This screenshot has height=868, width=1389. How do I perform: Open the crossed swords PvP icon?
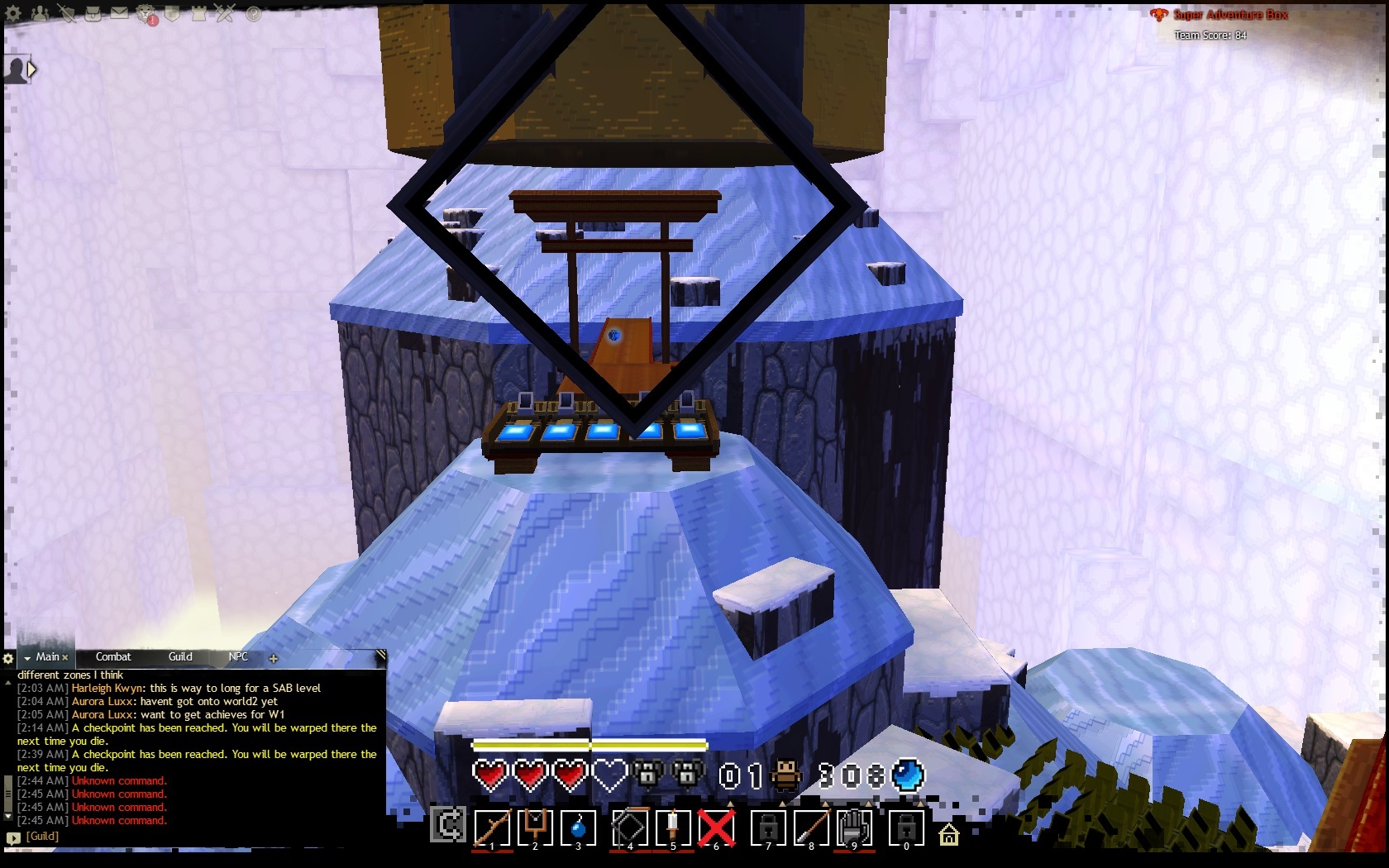click(x=225, y=13)
